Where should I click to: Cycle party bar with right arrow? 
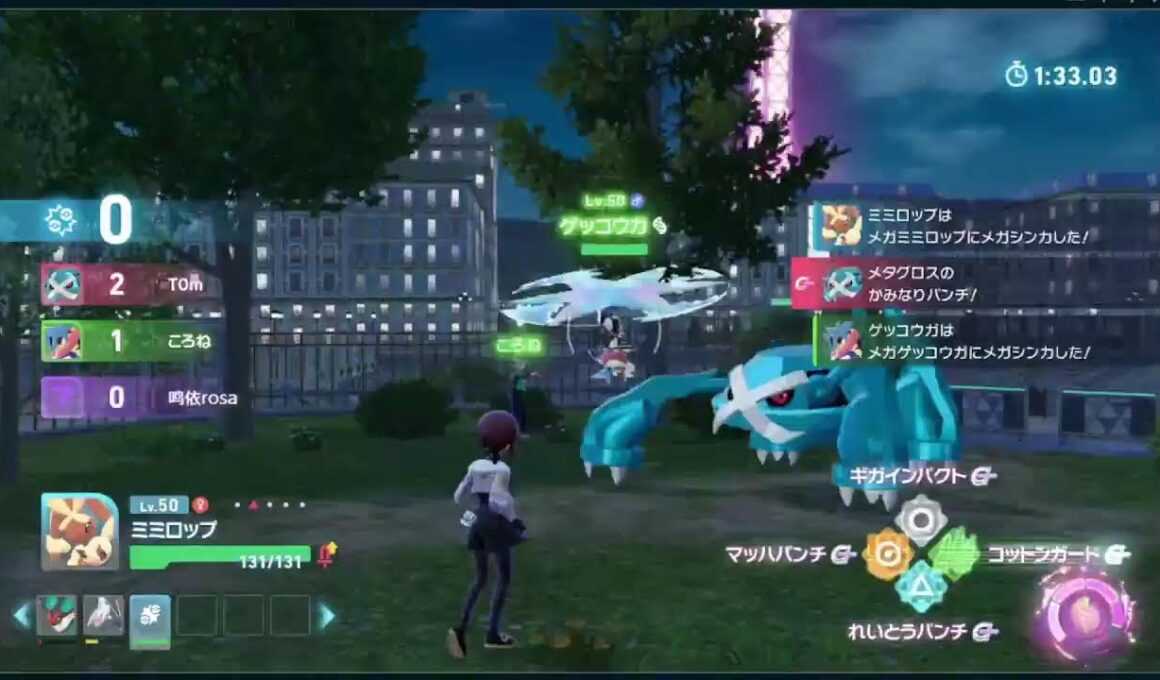pos(326,616)
